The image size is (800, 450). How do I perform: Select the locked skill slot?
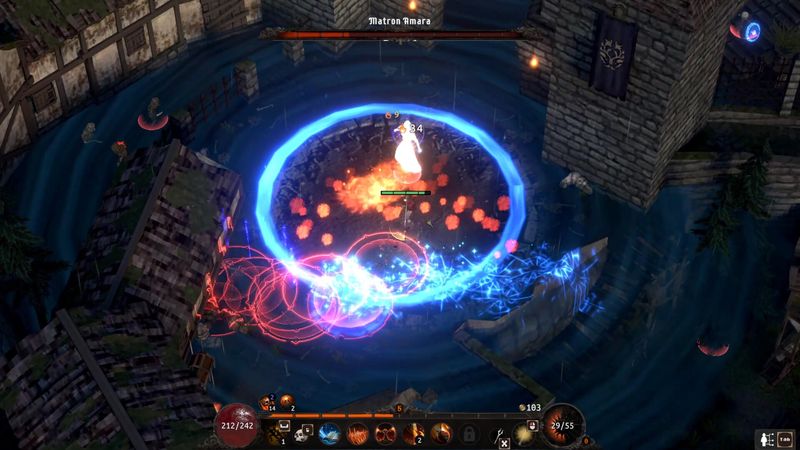467,433
